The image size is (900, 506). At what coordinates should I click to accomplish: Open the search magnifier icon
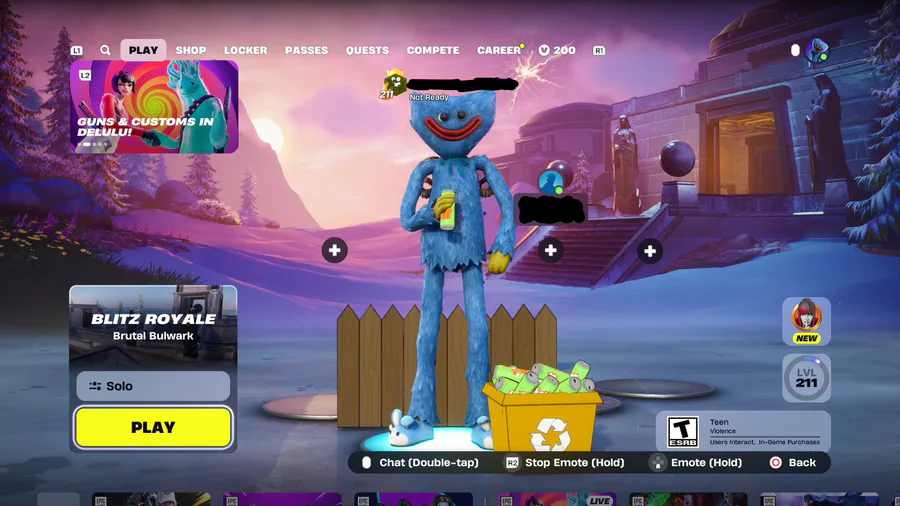[105, 50]
